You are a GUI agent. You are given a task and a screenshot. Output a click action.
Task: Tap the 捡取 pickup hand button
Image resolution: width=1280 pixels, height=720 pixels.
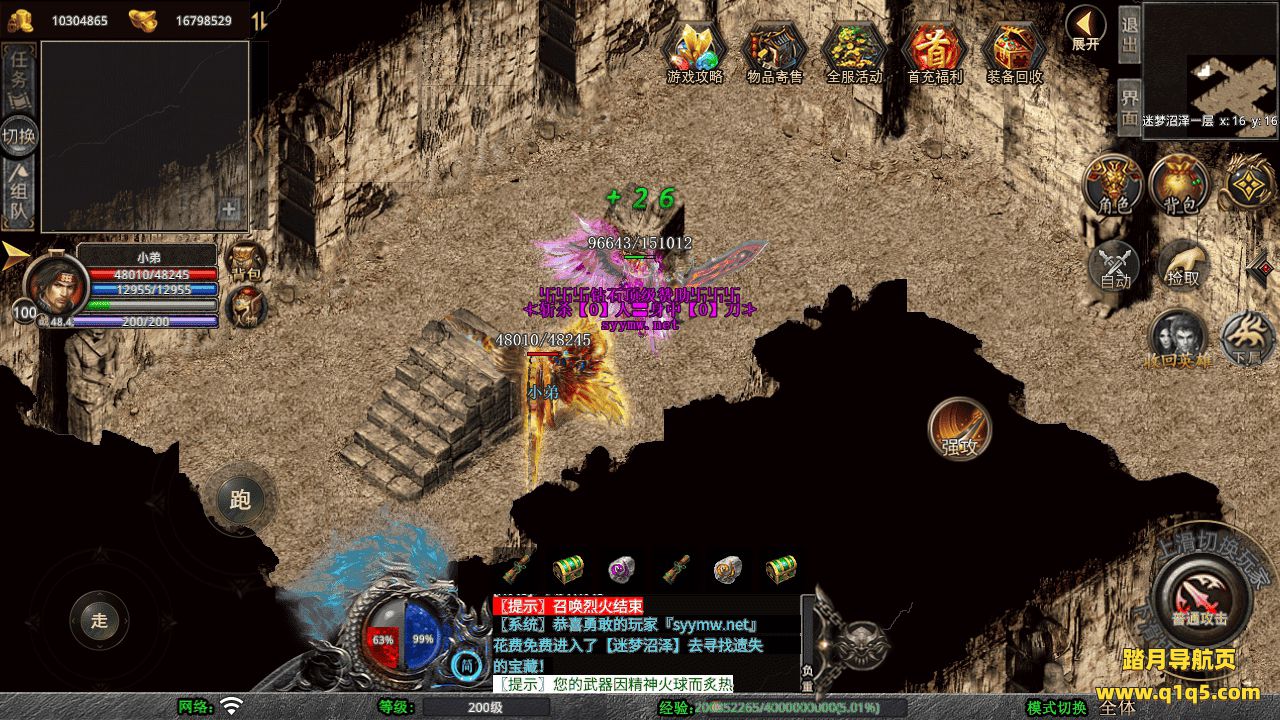(1183, 264)
